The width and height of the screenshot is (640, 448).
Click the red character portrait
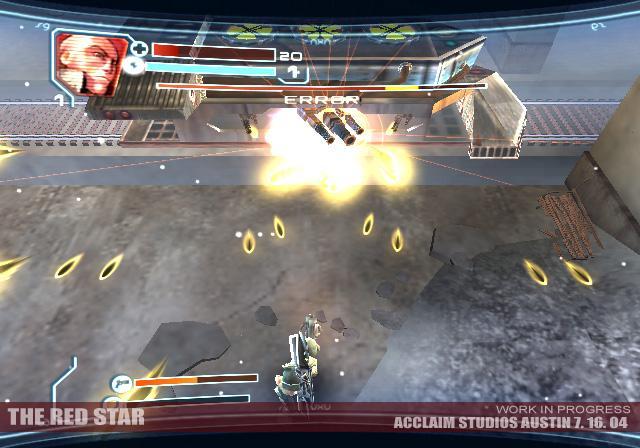pos(88,65)
